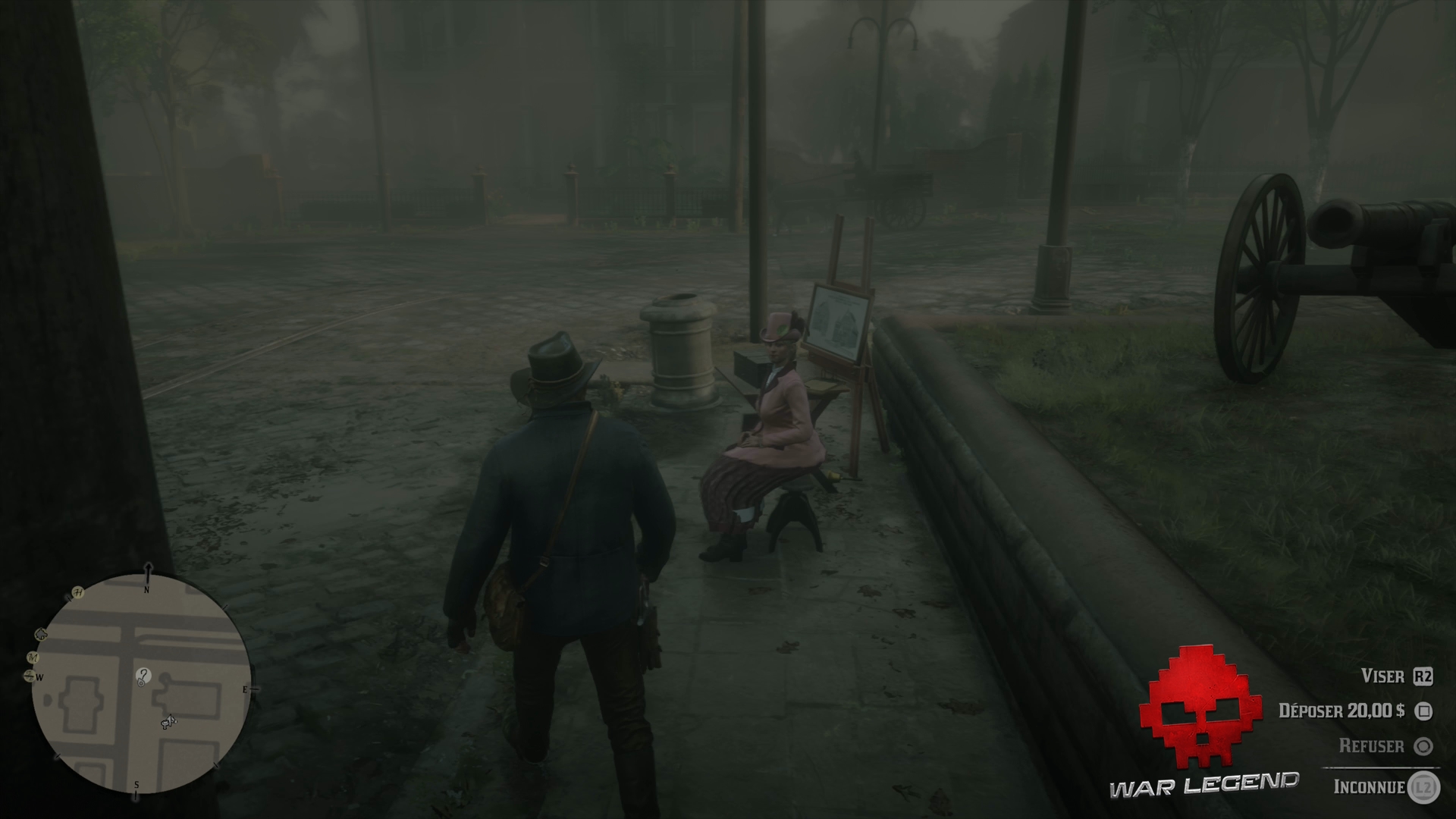This screenshot has width=1456, height=819.
Task: Select the white '?' stranger marker on the minimap
Action: coord(143,677)
